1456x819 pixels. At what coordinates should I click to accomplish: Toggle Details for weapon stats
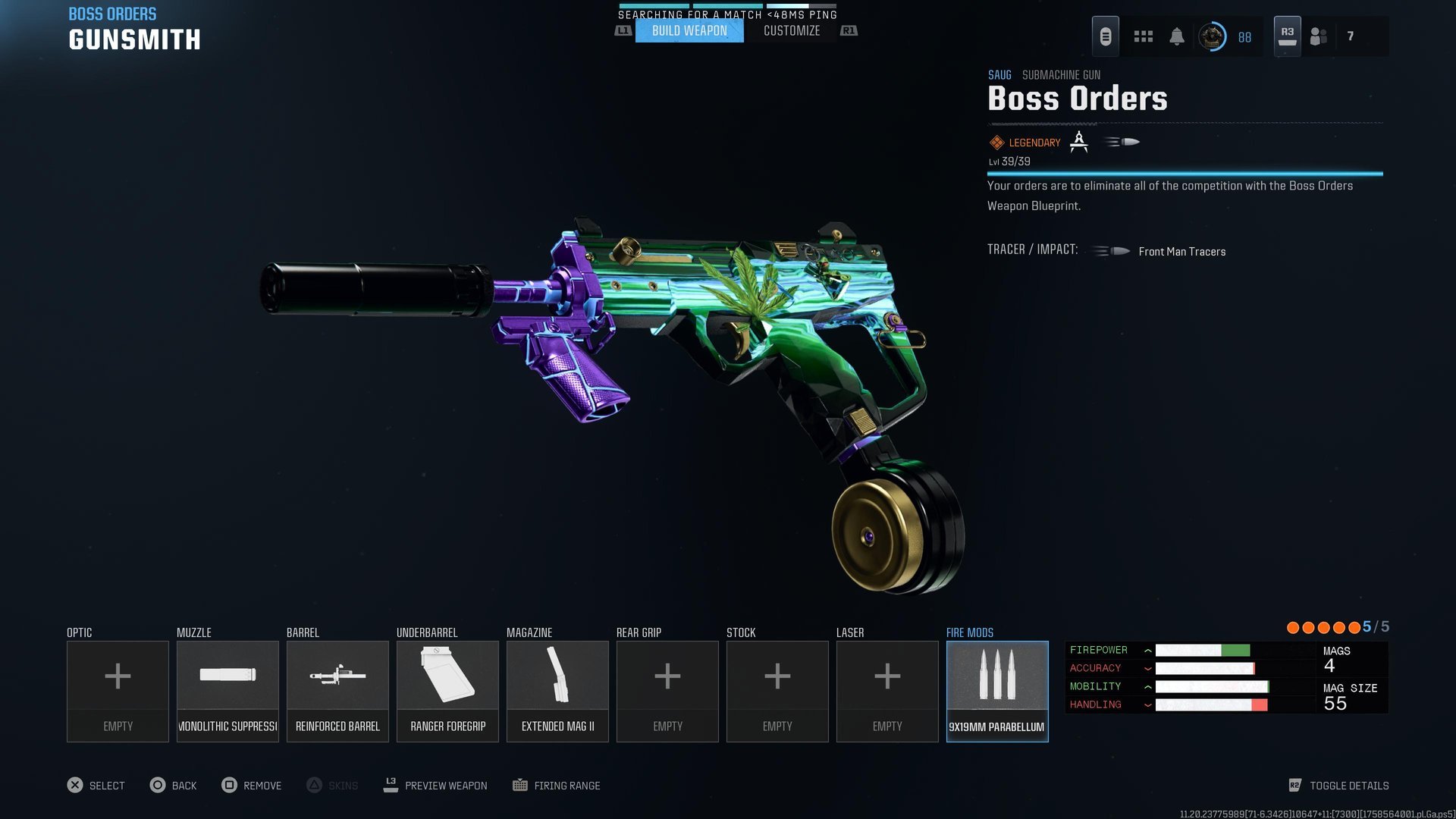pyautogui.click(x=1339, y=786)
